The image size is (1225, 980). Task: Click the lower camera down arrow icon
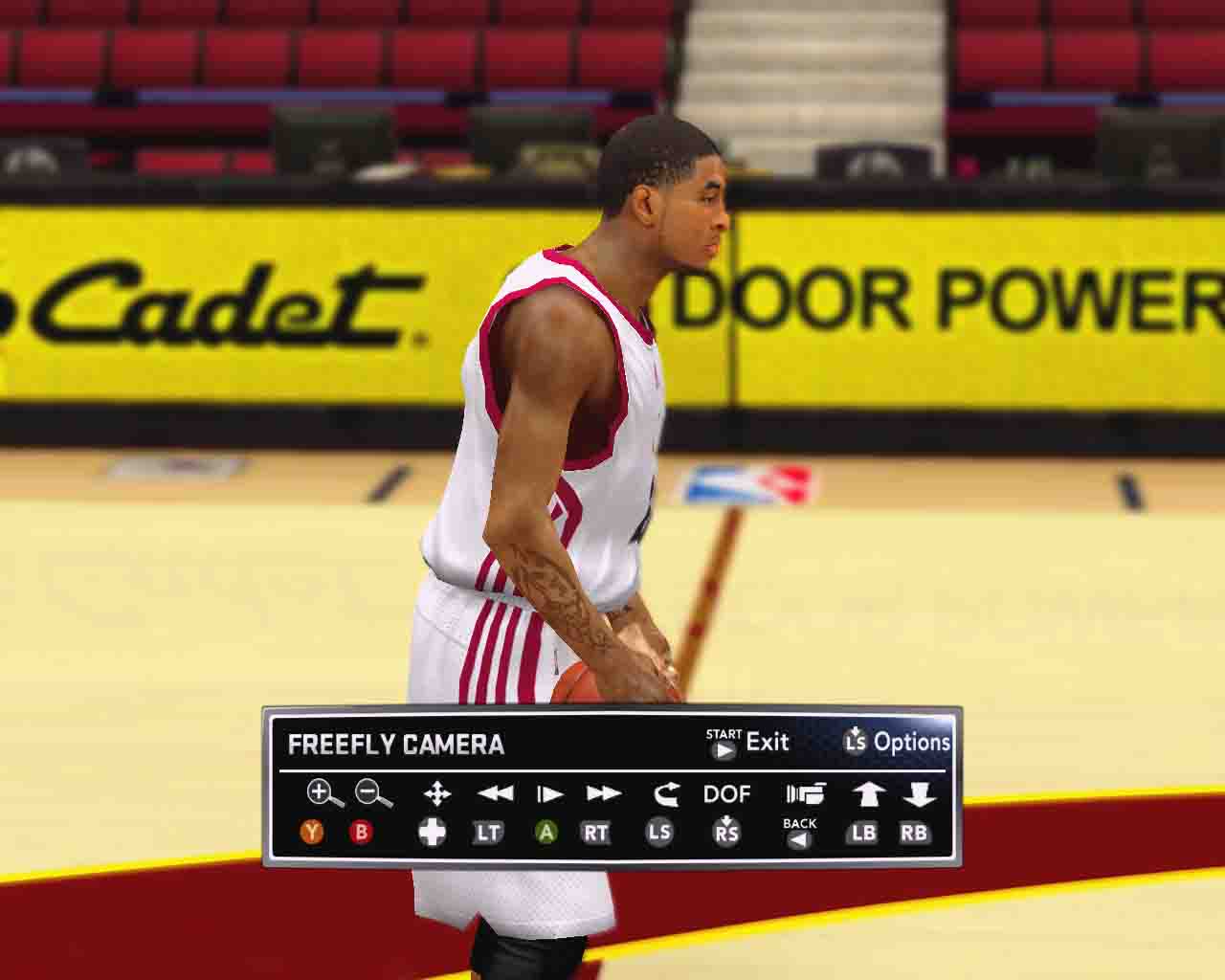coord(921,793)
